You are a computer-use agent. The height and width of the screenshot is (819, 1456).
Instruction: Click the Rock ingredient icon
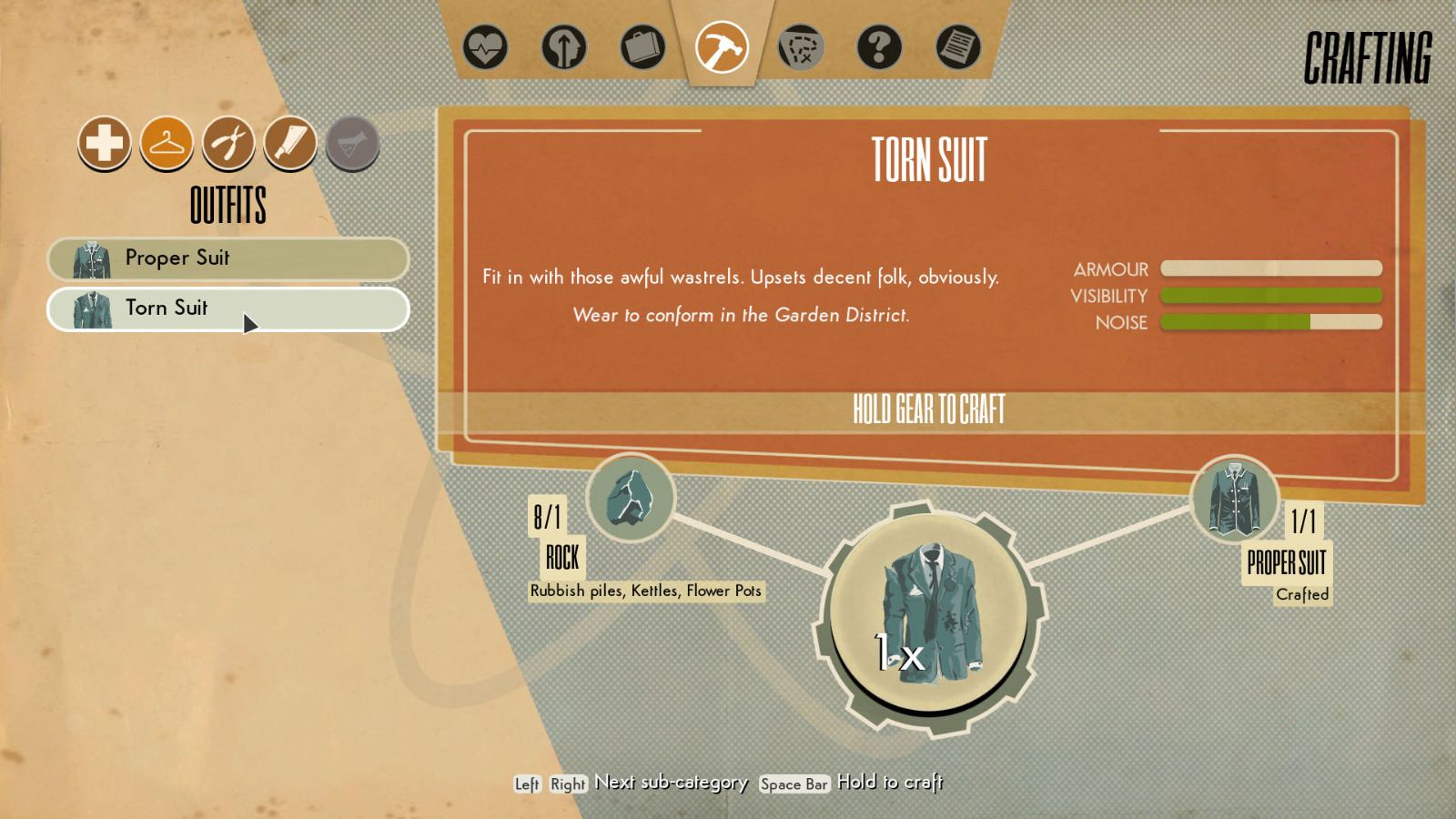point(630,496)
